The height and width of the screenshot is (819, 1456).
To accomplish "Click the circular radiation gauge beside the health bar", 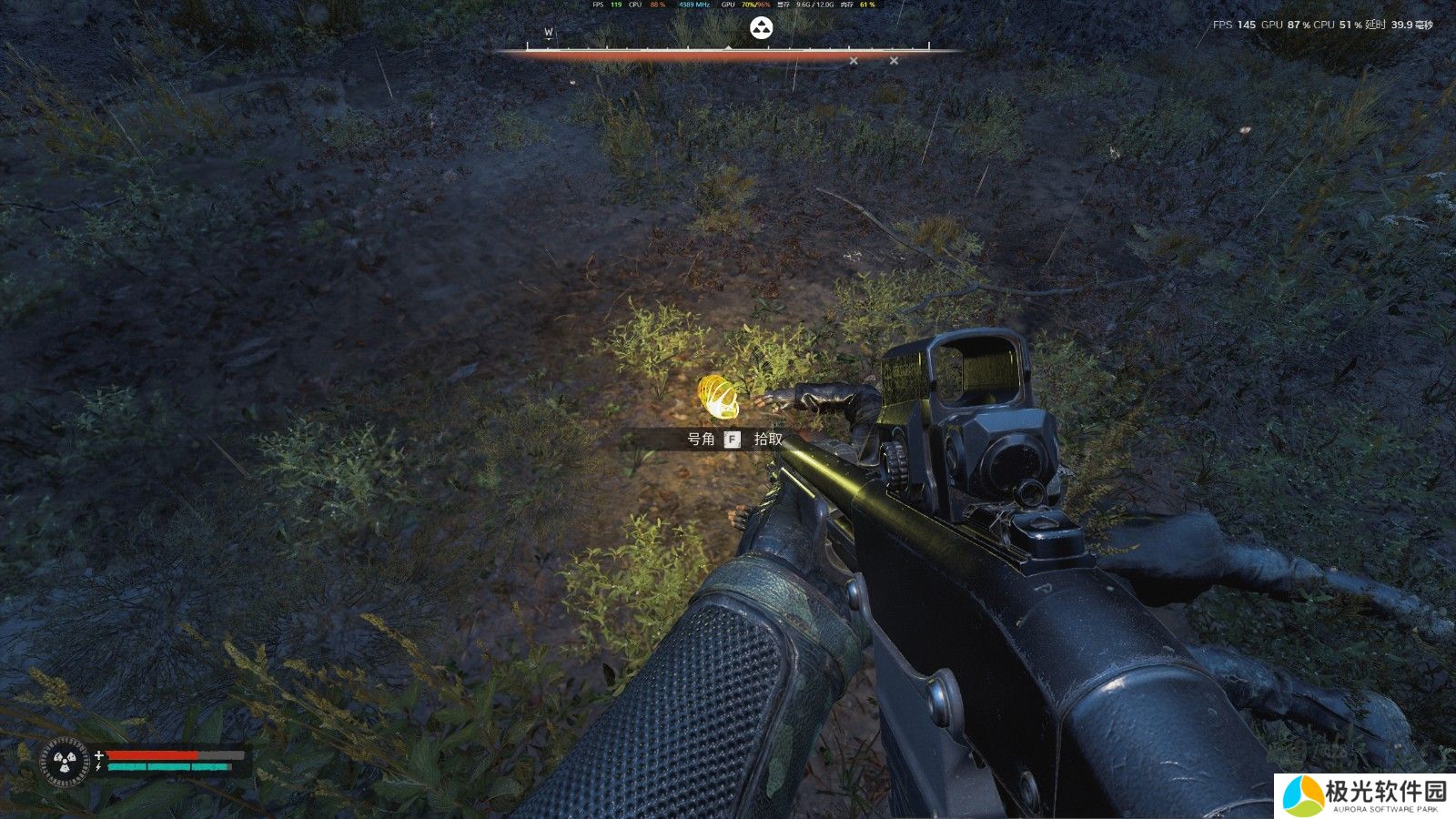I will 66,761.
